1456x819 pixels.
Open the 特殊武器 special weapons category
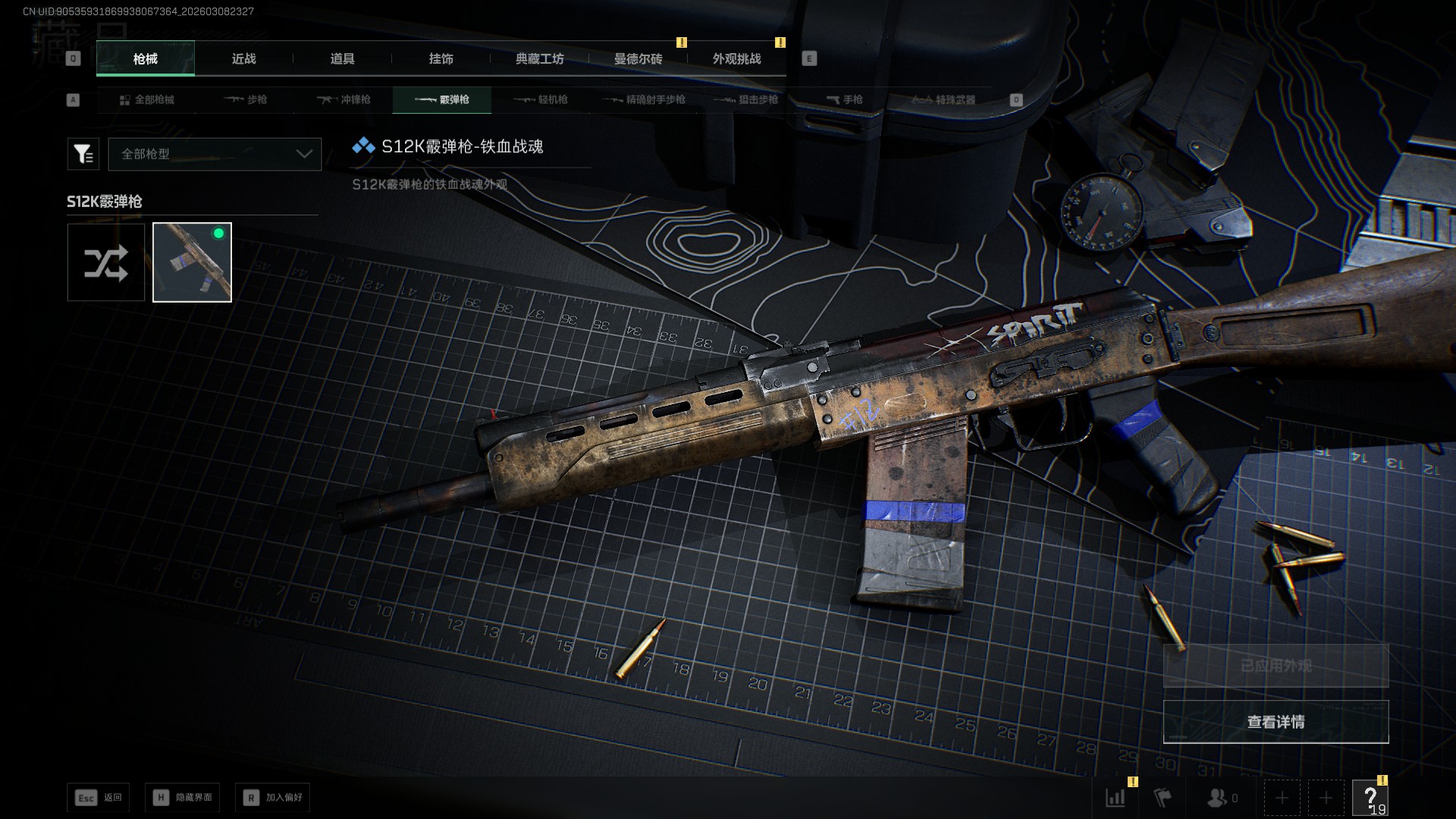click(943, 100)
